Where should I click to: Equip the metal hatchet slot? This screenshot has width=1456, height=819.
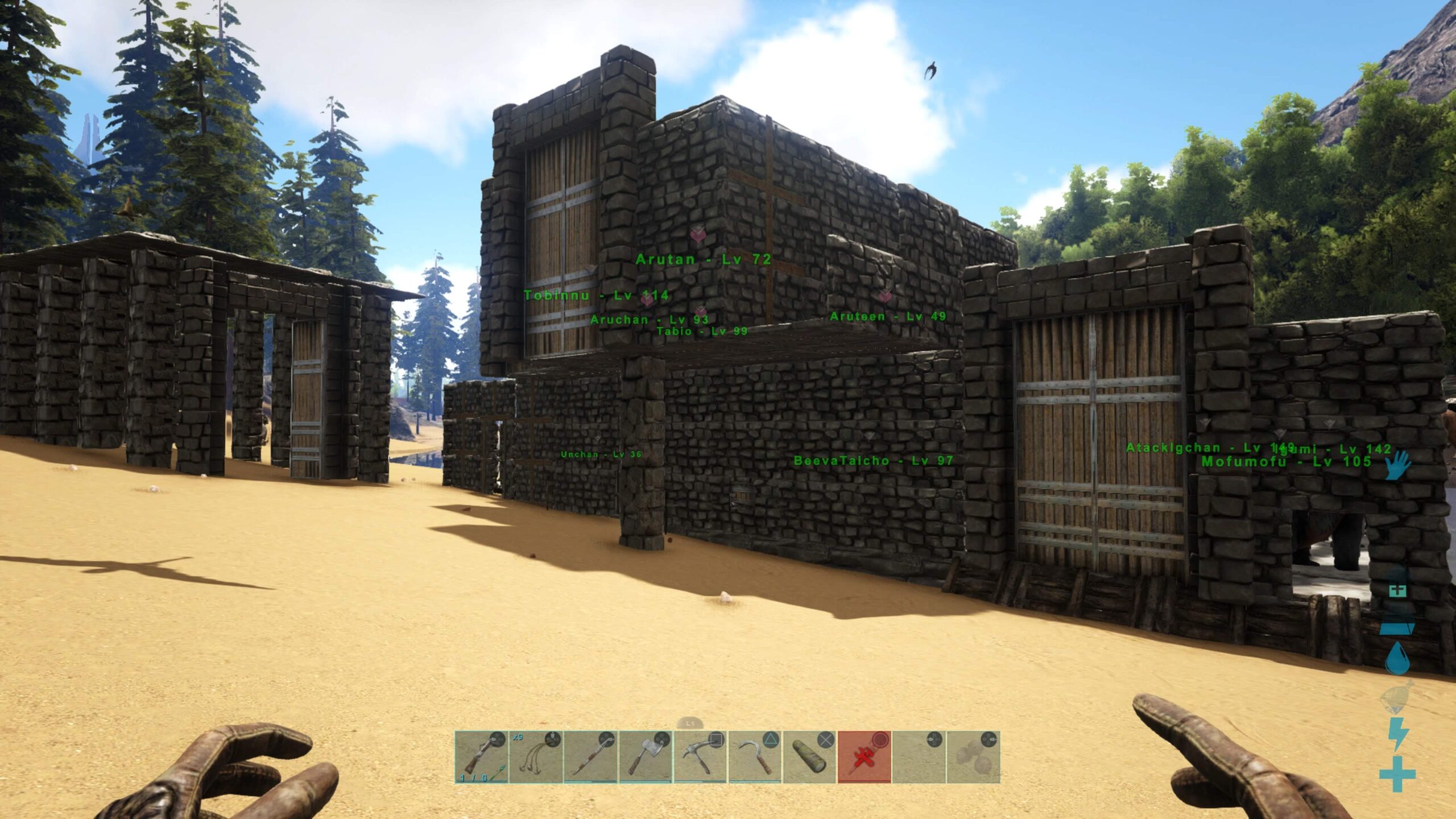pos(645,757)
